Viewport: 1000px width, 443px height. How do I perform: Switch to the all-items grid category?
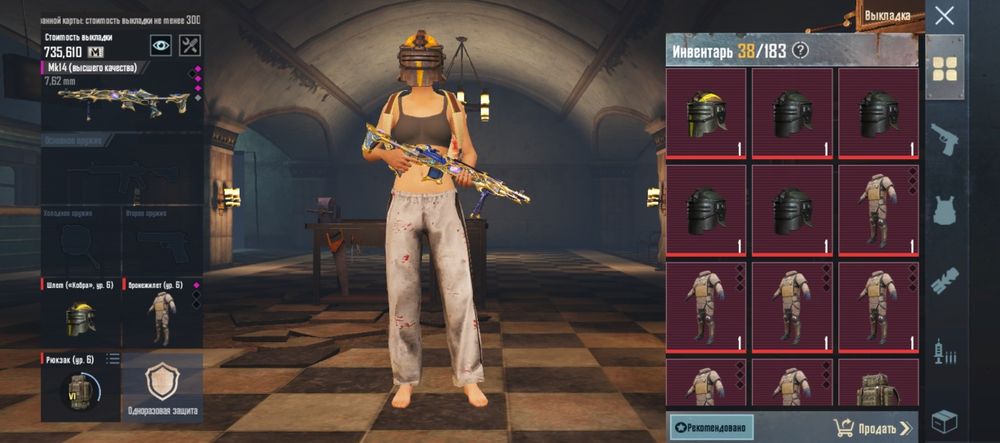[x=944, y=68]
